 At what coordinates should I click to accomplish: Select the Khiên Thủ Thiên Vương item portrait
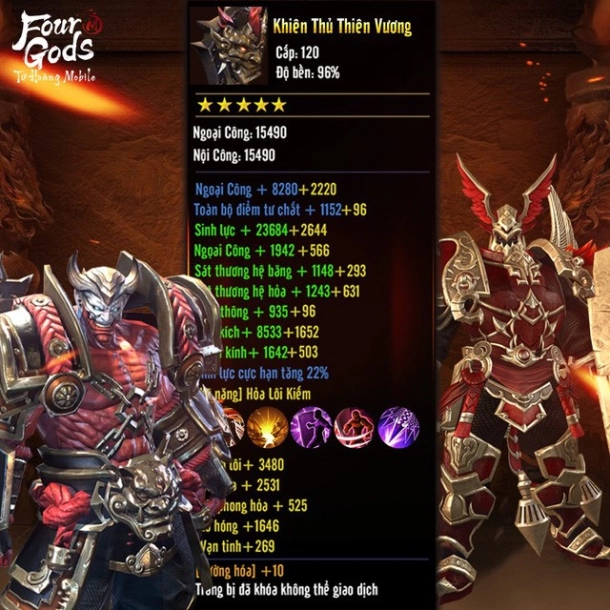click(x=230, y=47)
